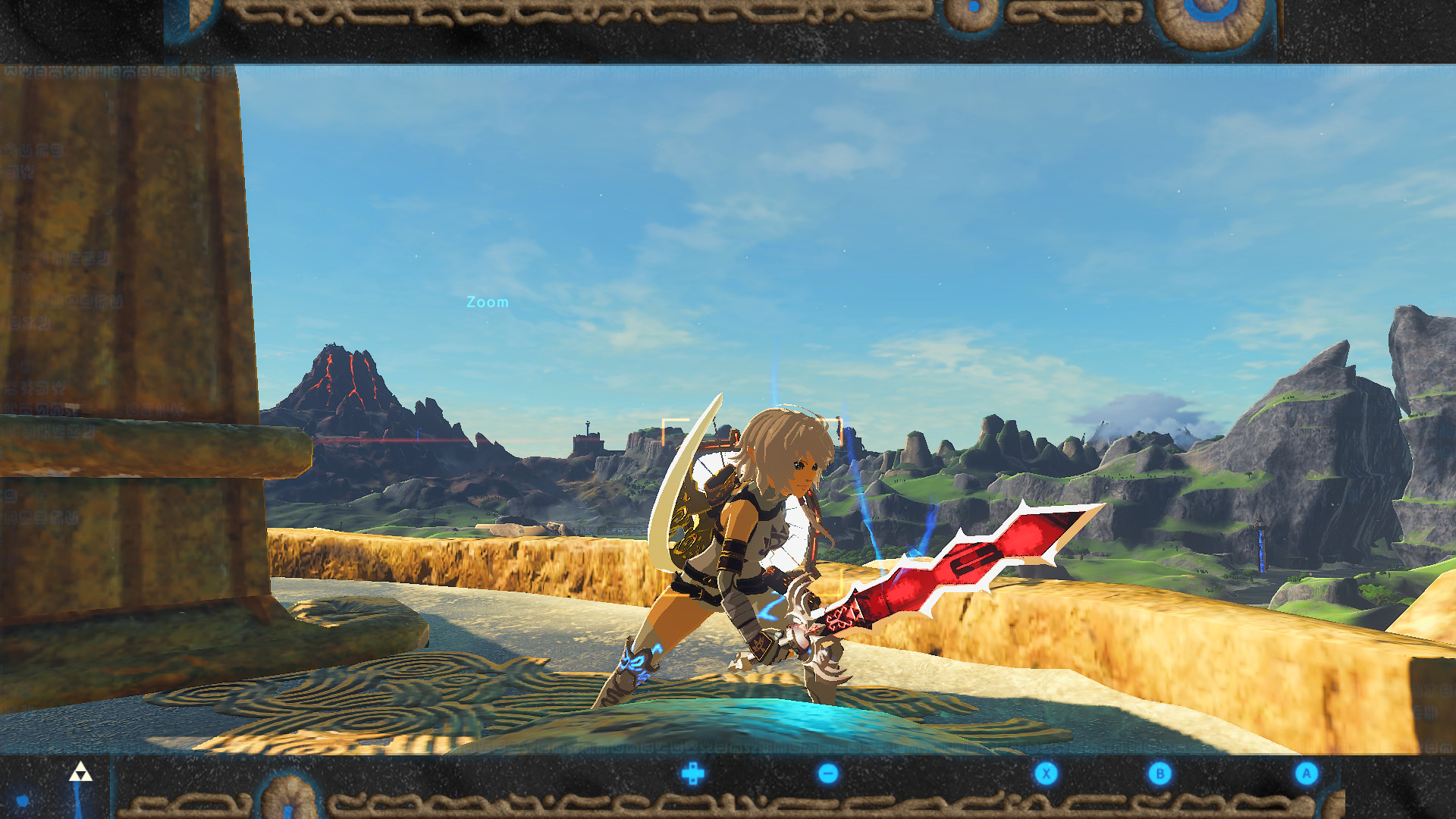
Task: Click Link holding the red sword
Action: [x=766, y=546]
